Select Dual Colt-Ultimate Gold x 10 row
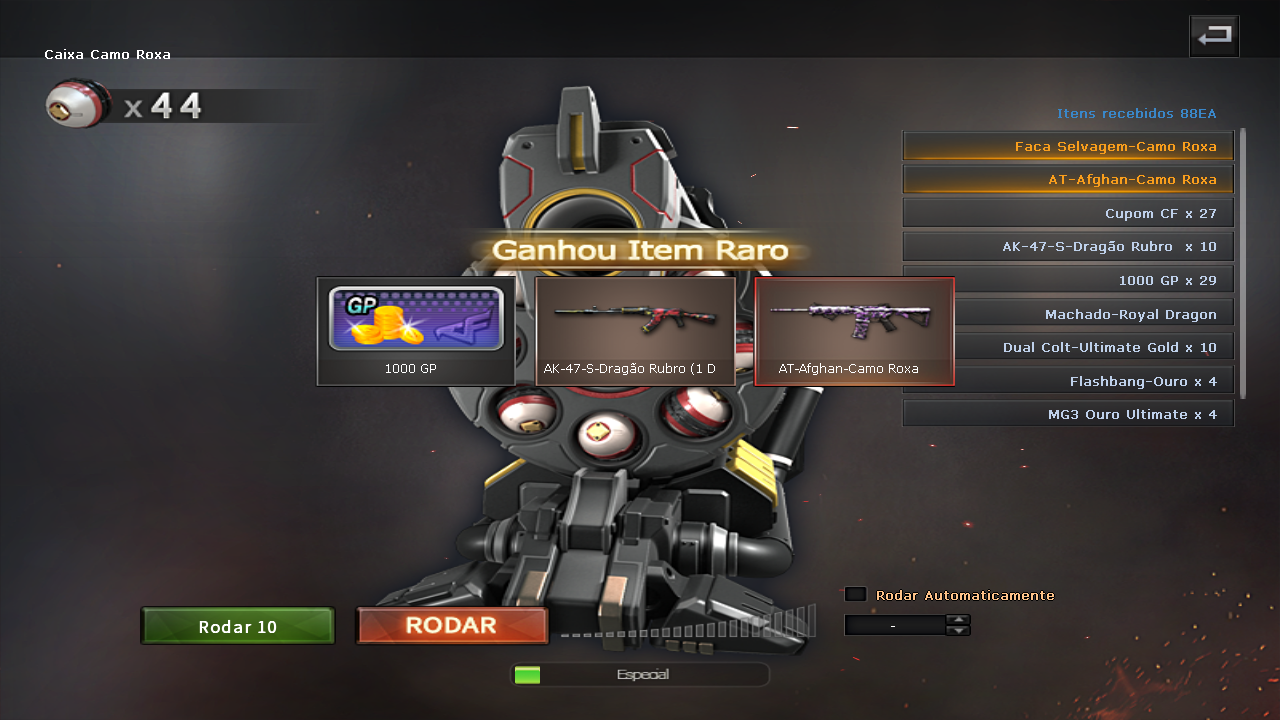The image size is (1280, 720). [x=1068, y=347]
